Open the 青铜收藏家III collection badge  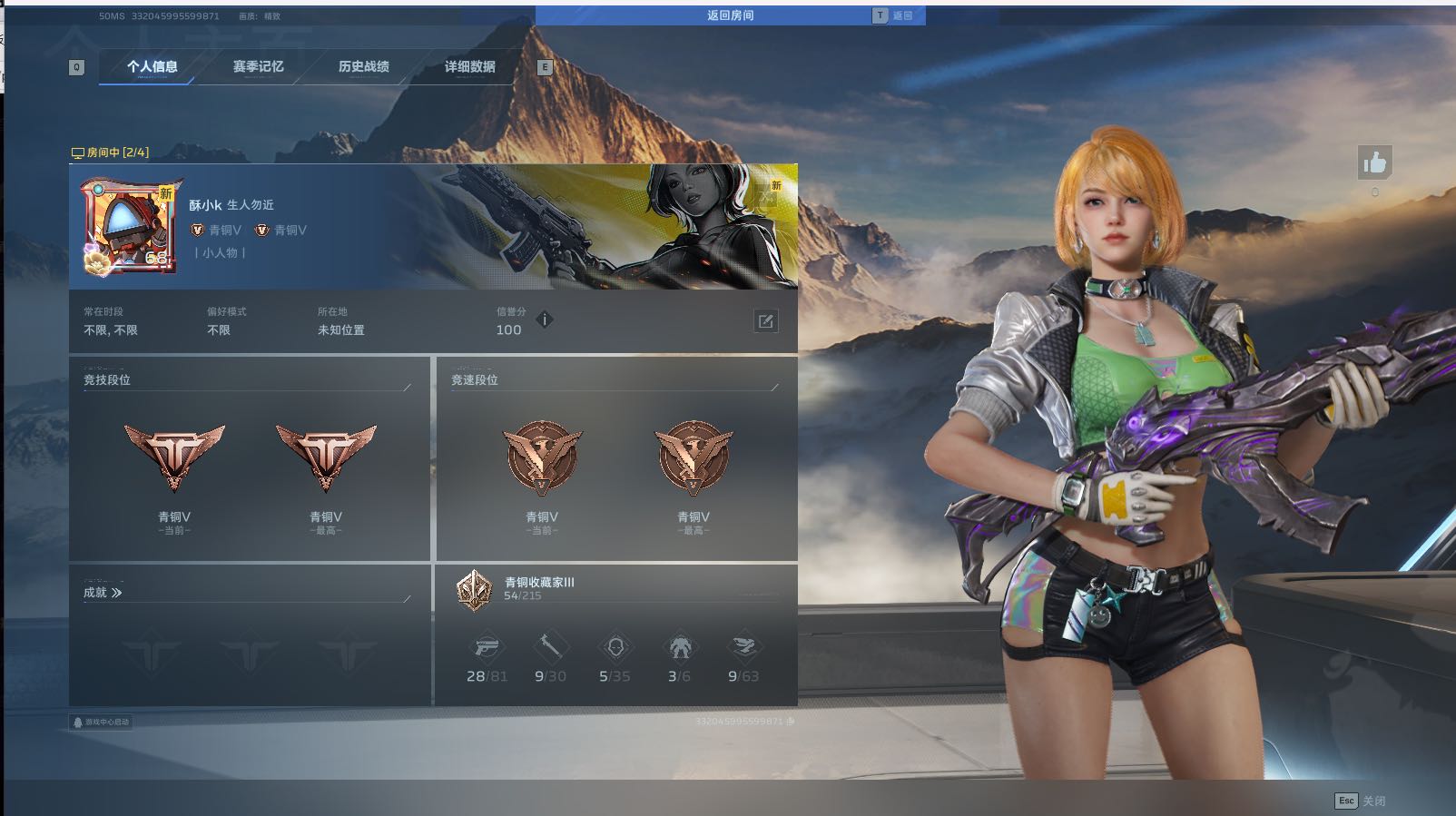(474, 588)
